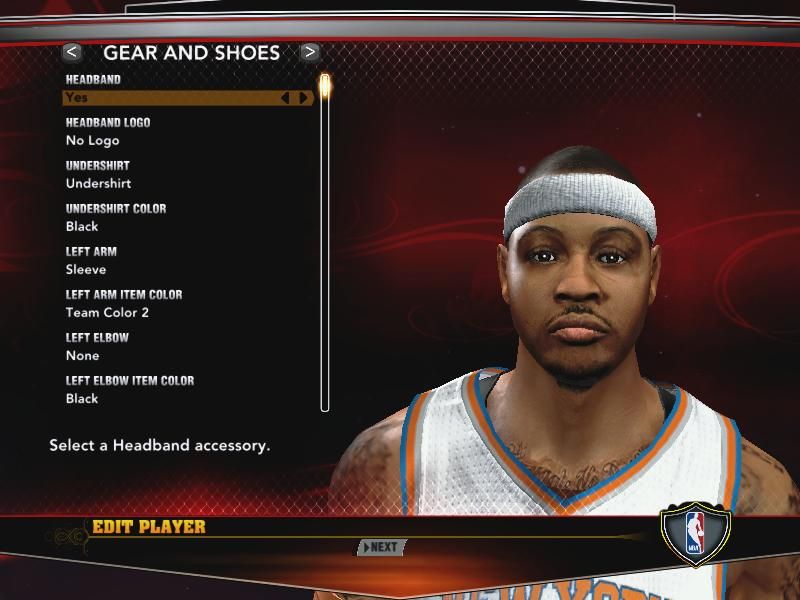Click the gear list scrollbar handle
The width and height of the screenshot is (800, 600).
(325, 84)
